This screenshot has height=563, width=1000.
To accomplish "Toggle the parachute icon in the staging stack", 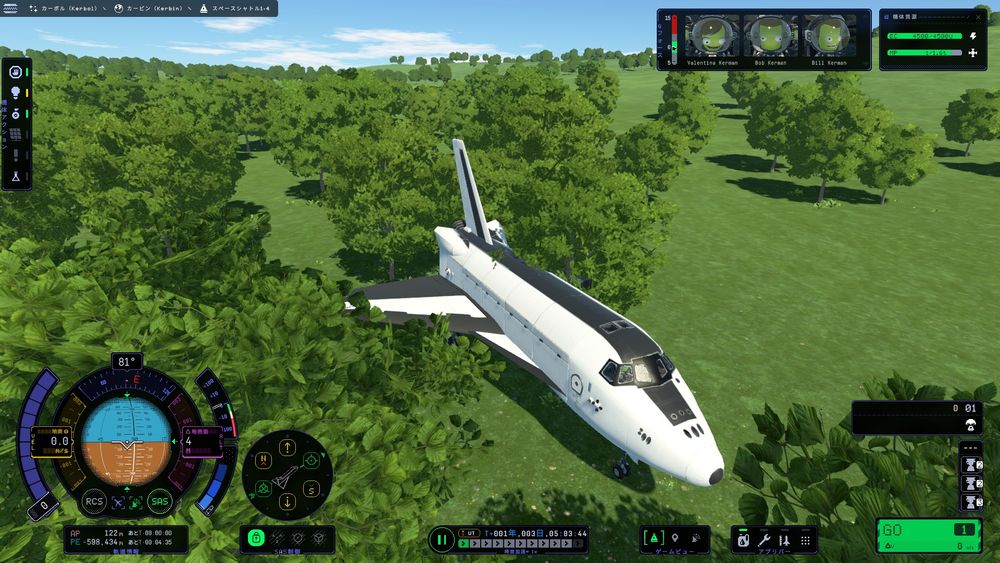I will click(969, 426).
